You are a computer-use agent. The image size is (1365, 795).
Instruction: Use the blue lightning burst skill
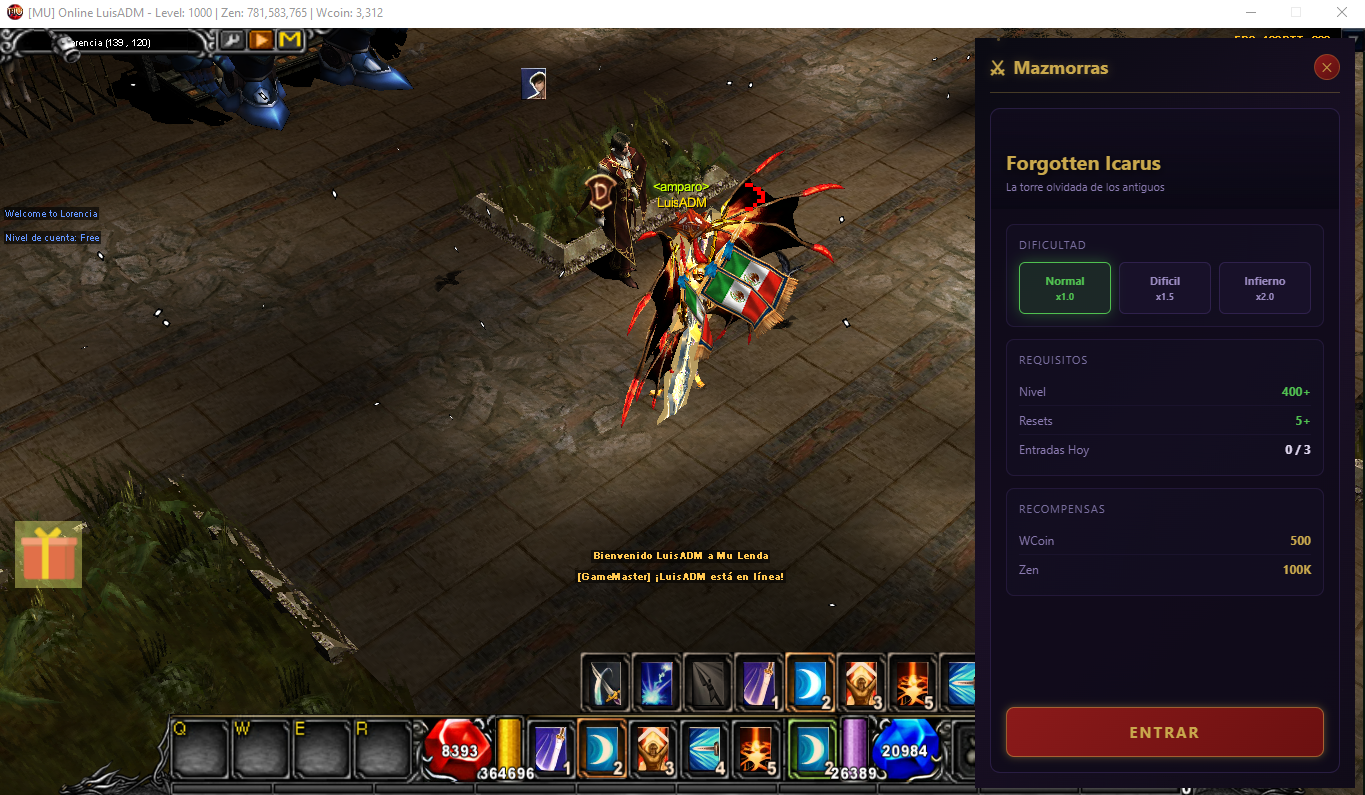click(x=657, y=681)
